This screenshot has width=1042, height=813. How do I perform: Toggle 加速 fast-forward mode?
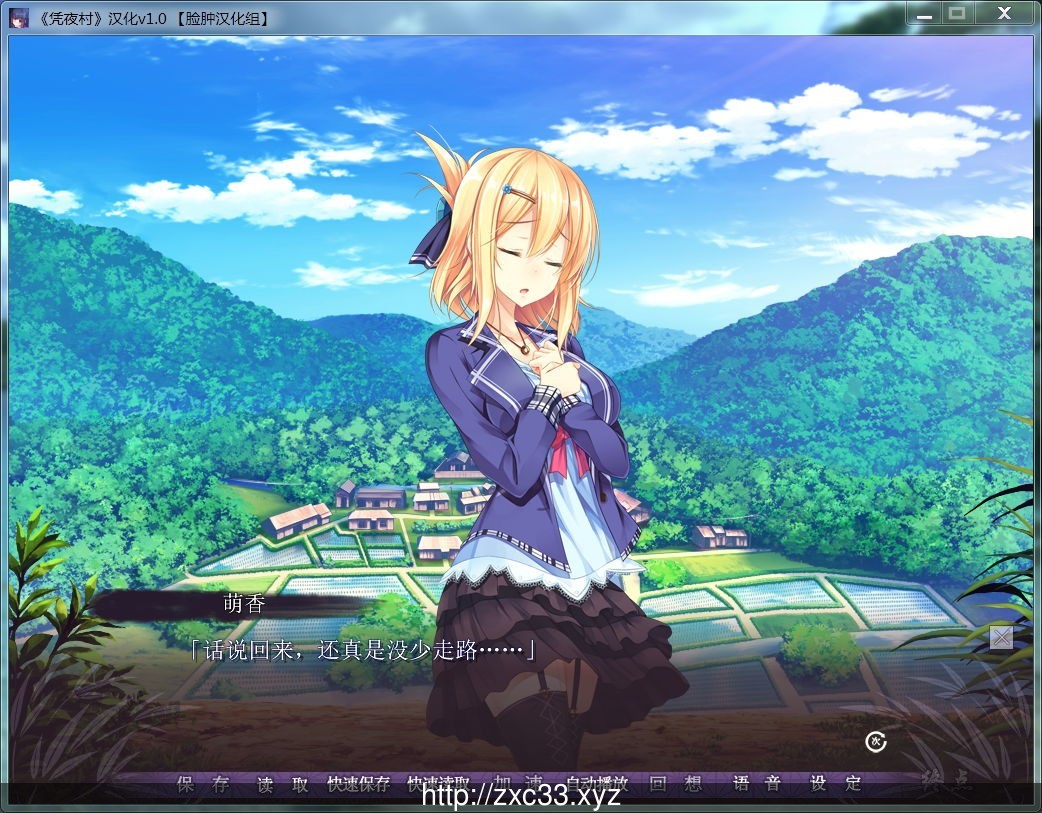(x=518, y=782)
